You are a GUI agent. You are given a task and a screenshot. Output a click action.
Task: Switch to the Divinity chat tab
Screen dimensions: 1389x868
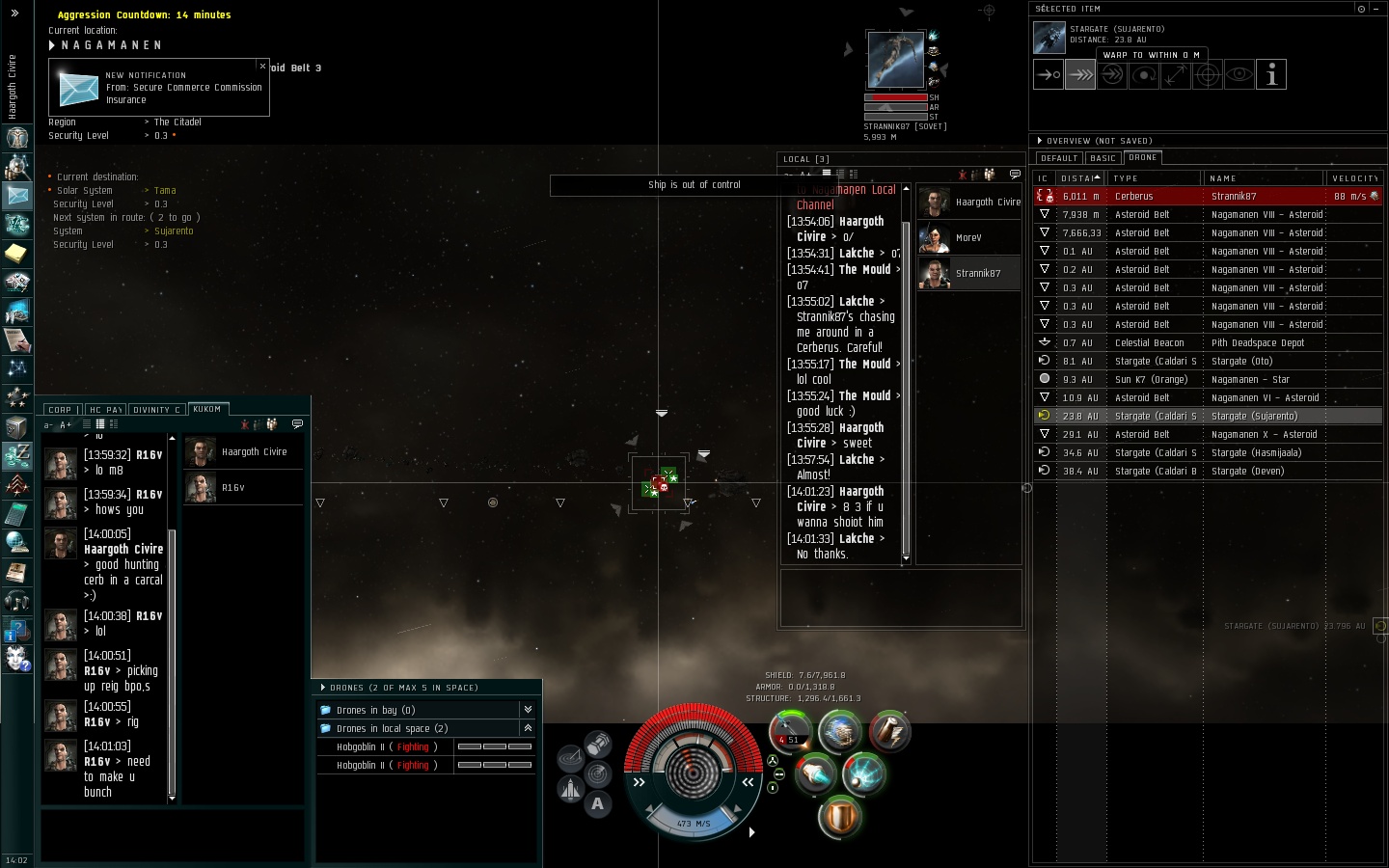pos(156,410)
